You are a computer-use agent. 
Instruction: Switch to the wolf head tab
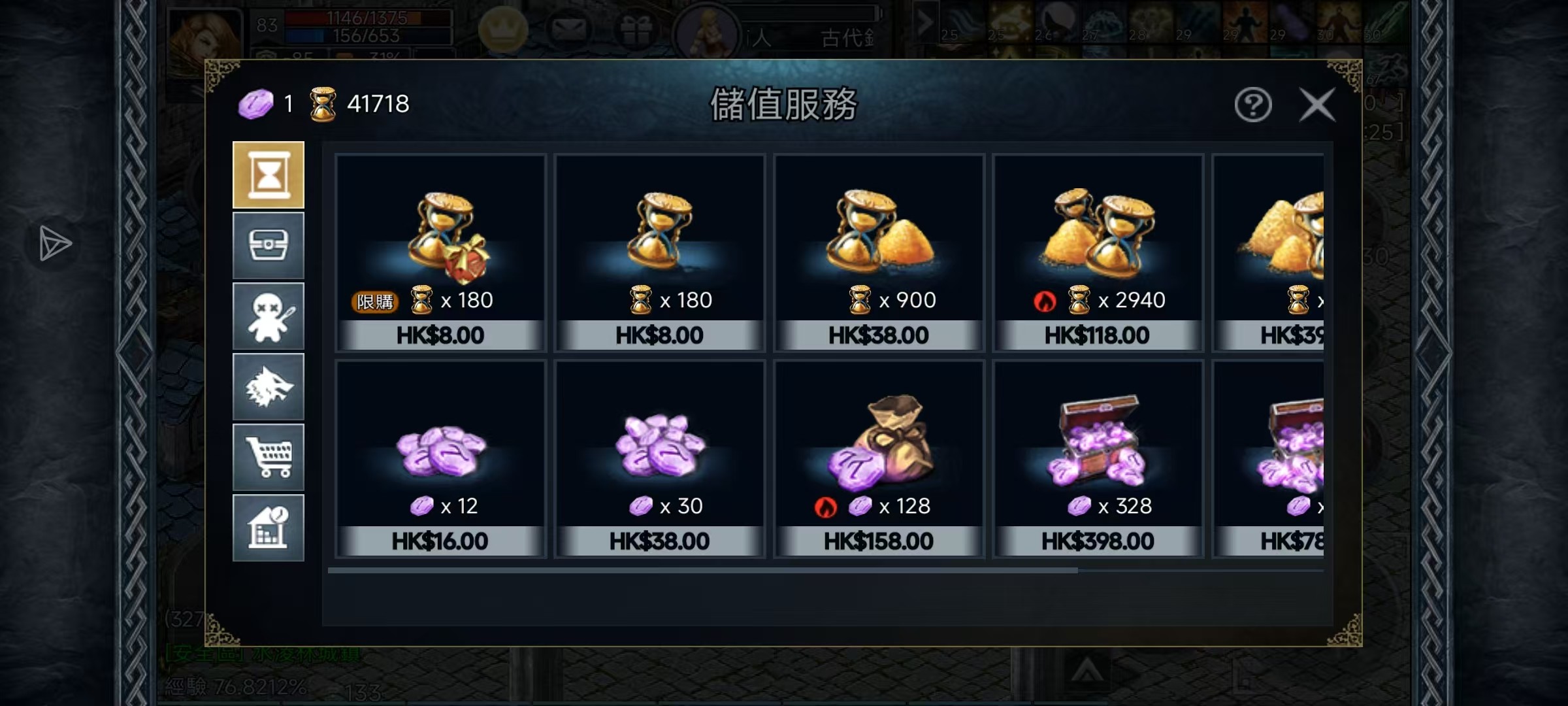269,387
